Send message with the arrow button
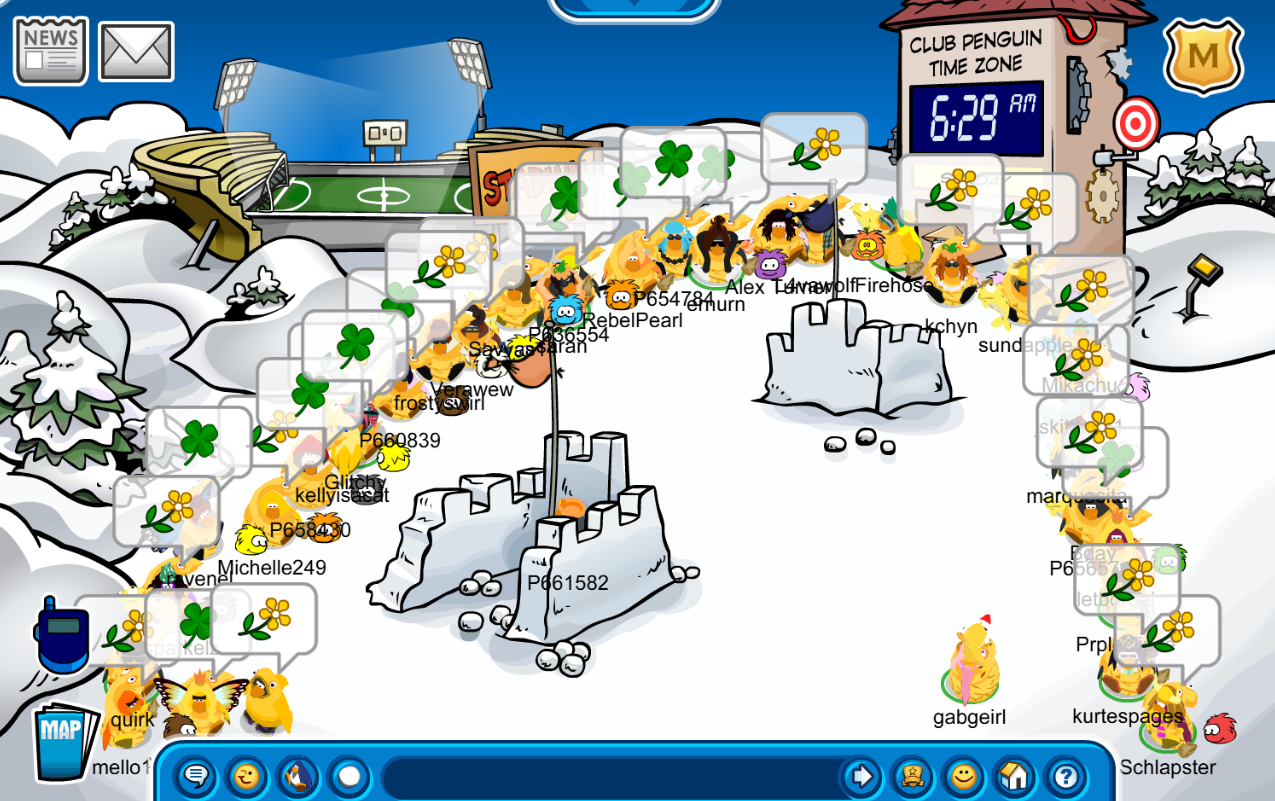 click(x=859, y=776)
